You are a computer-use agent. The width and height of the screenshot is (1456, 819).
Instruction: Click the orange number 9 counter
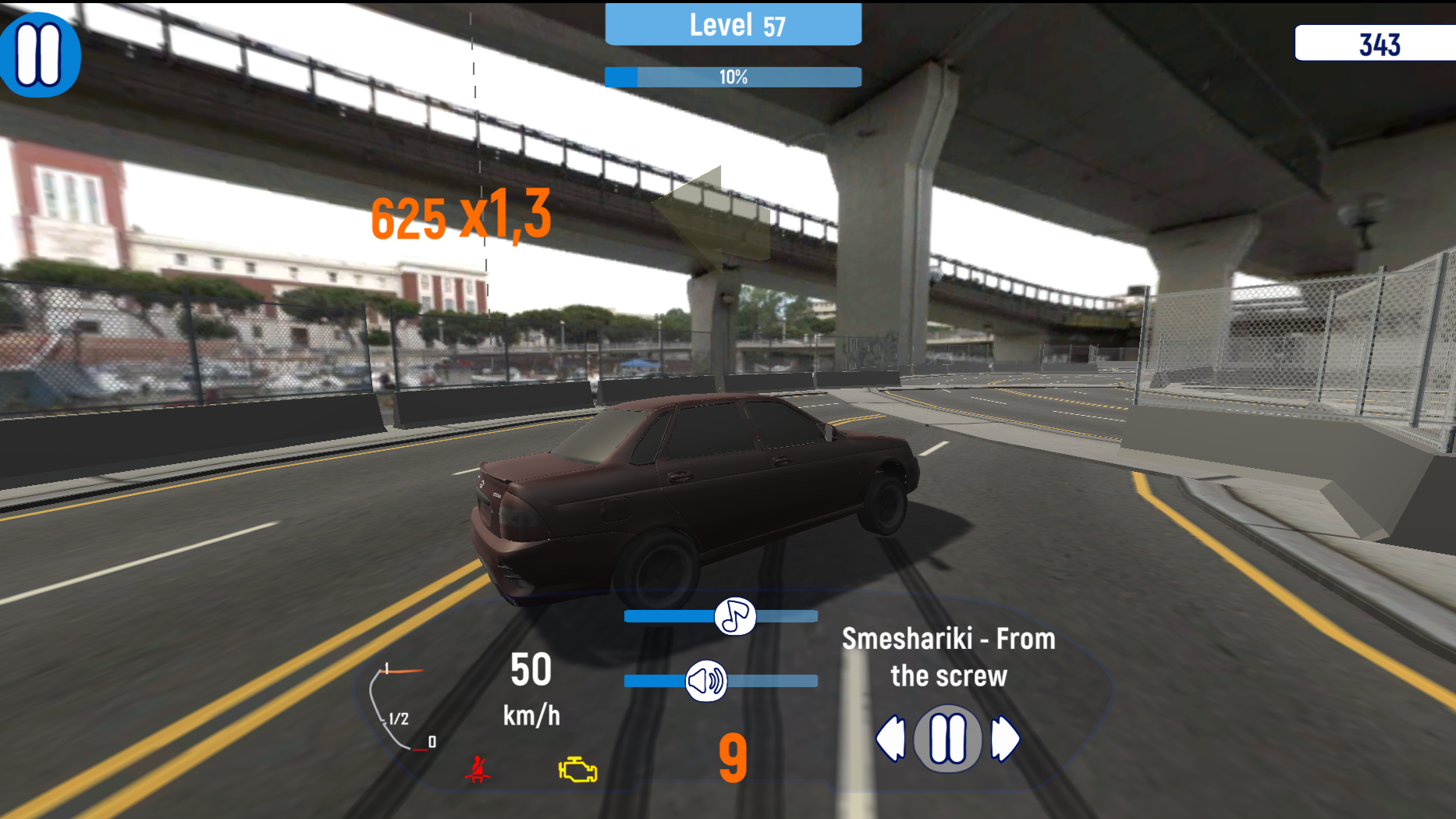point(732,759)
